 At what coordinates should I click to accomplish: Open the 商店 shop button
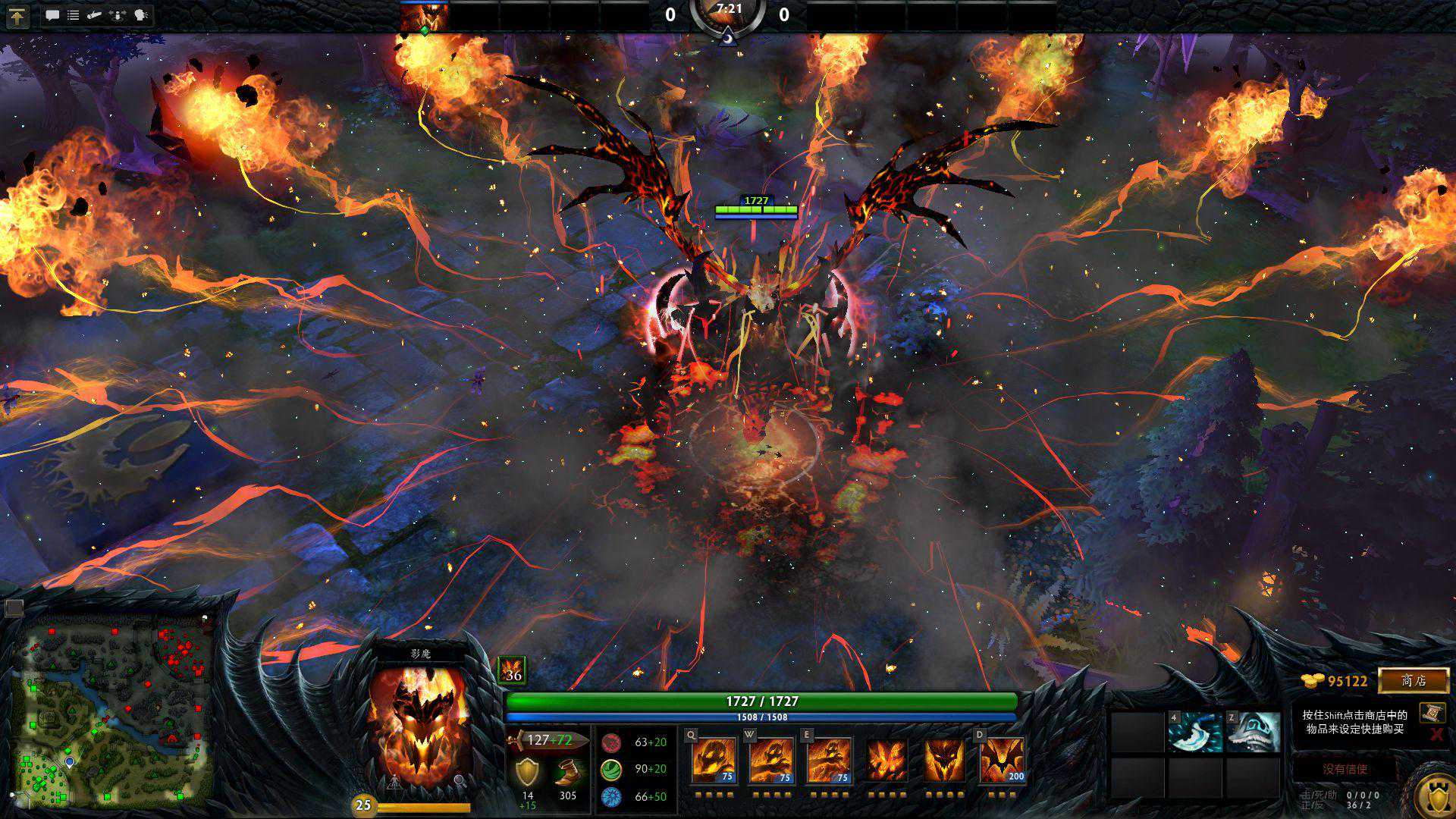(1413, 680)
